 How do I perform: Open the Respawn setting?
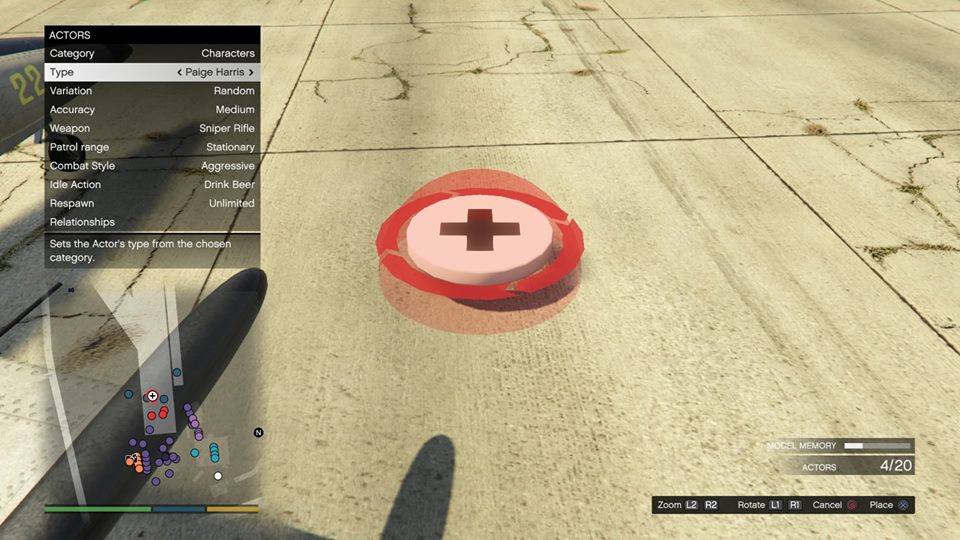click(x=152, y=203)
